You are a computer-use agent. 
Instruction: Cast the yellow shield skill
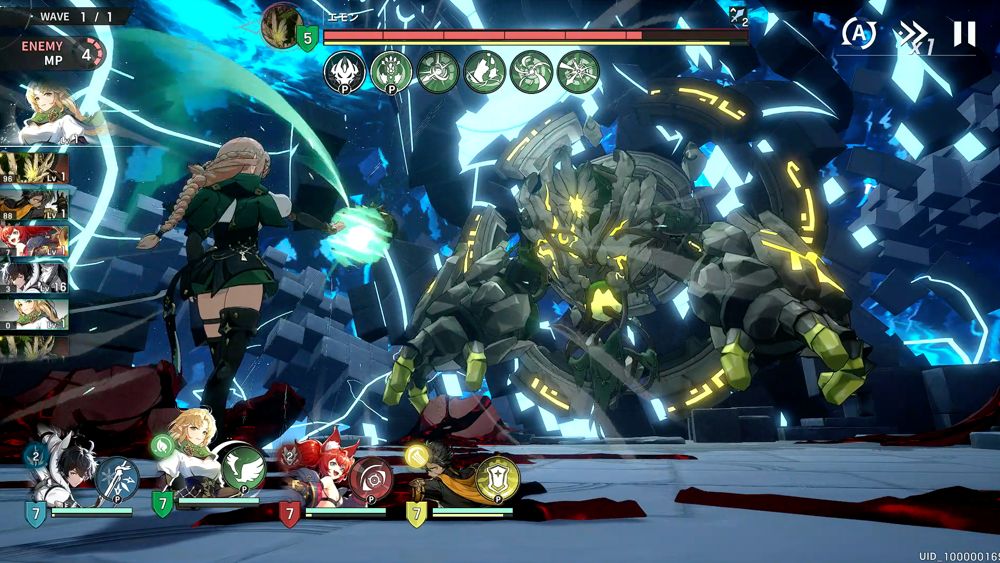[x=497, y=477]
